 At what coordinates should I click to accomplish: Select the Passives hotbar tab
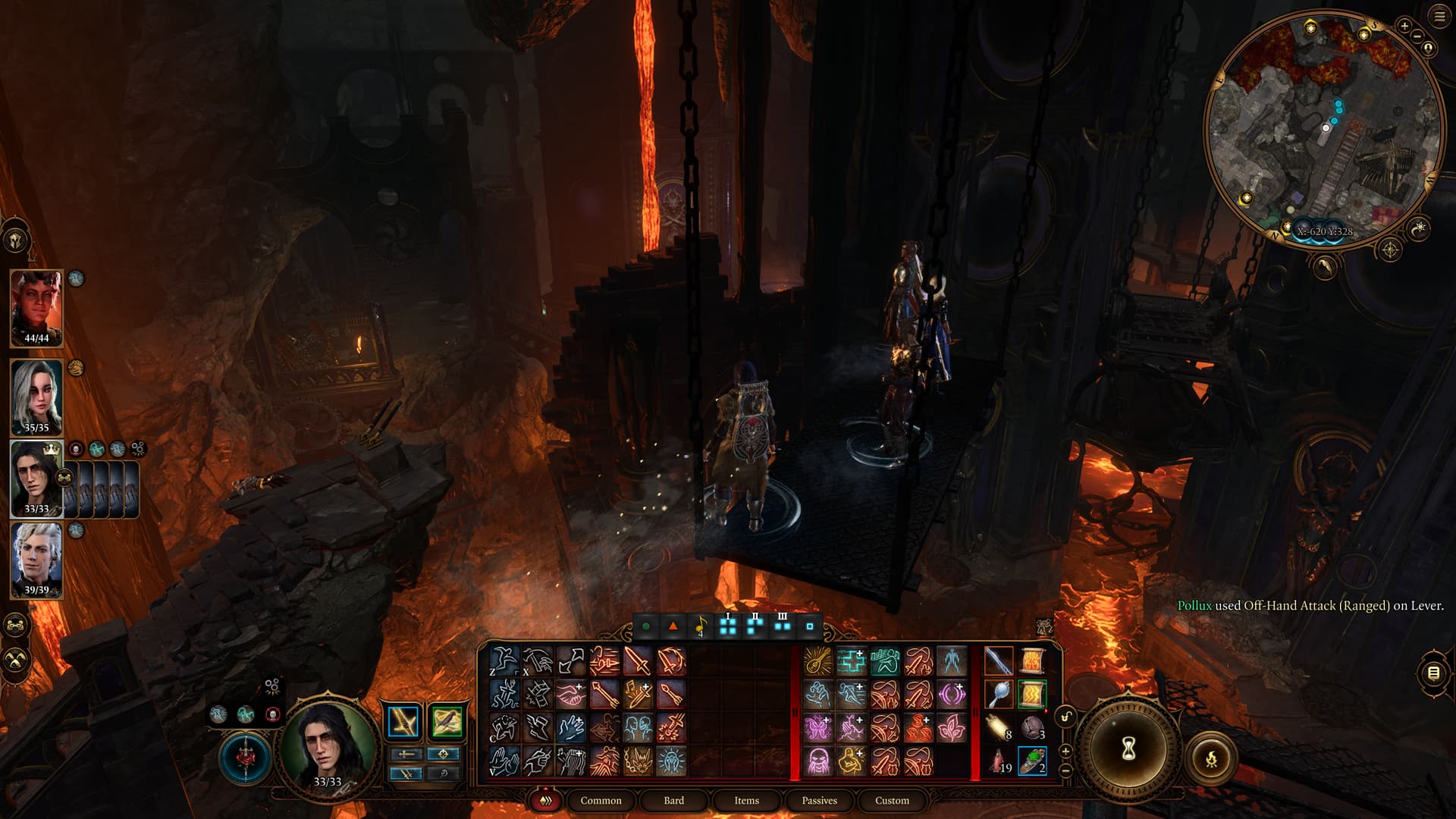tap(819, 800)
